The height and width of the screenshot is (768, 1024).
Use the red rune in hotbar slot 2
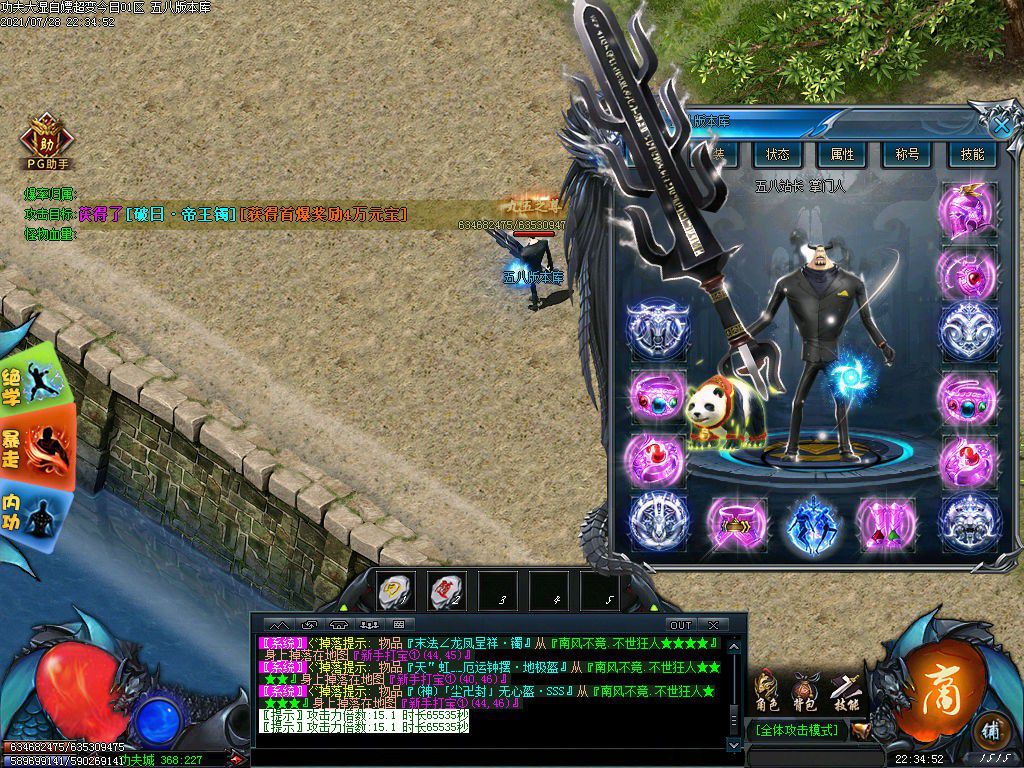(x=446, y=590)
